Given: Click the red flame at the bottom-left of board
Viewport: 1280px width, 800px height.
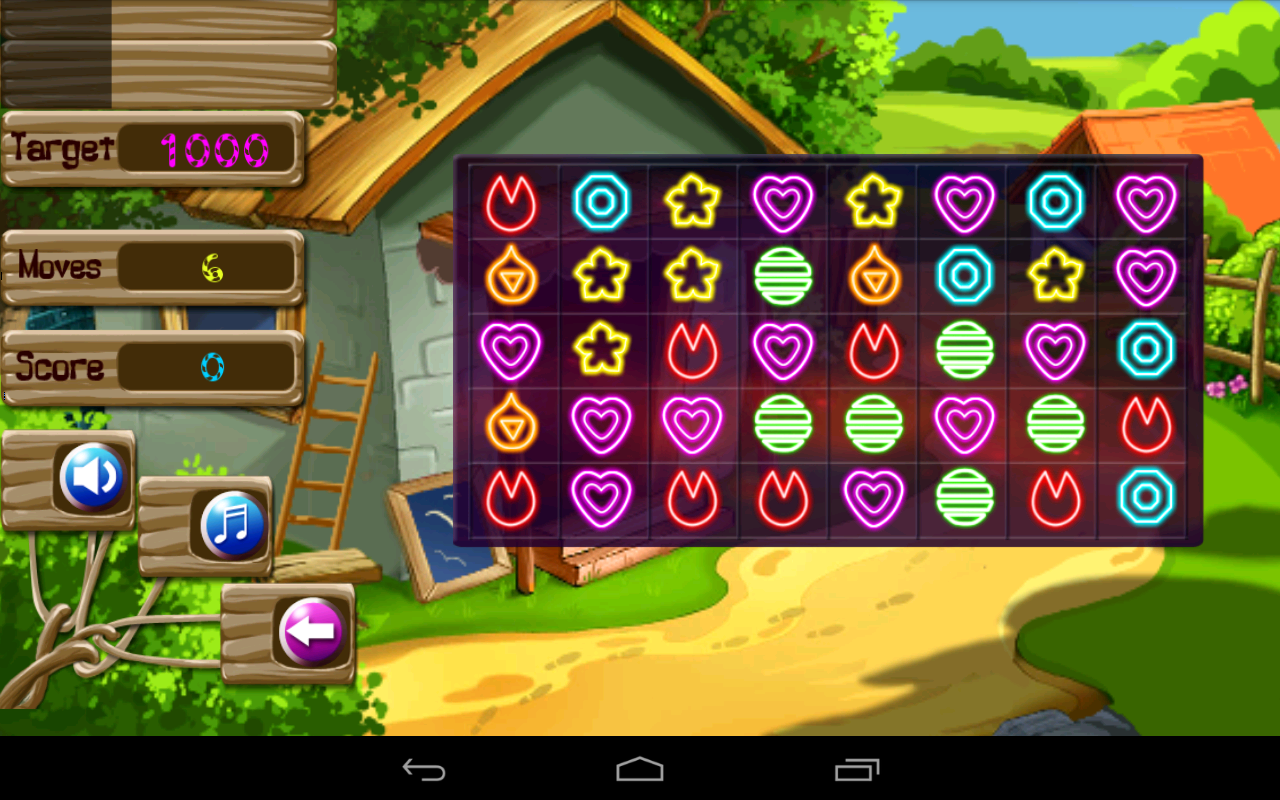Looking at the screenshot, I should [x=512, y=497].
